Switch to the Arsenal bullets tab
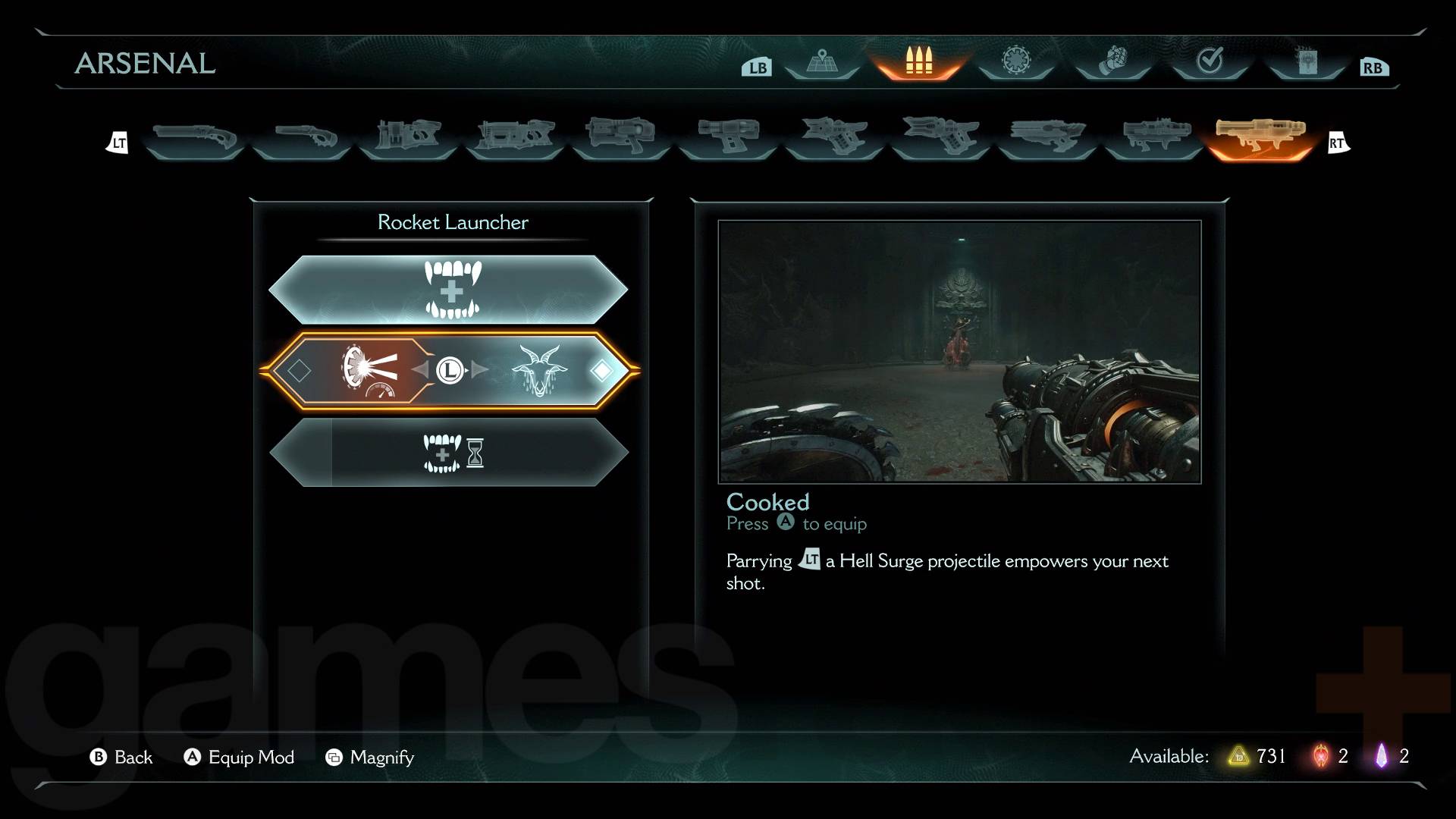This screenshot has width=1456, height=819. (918, 61)
